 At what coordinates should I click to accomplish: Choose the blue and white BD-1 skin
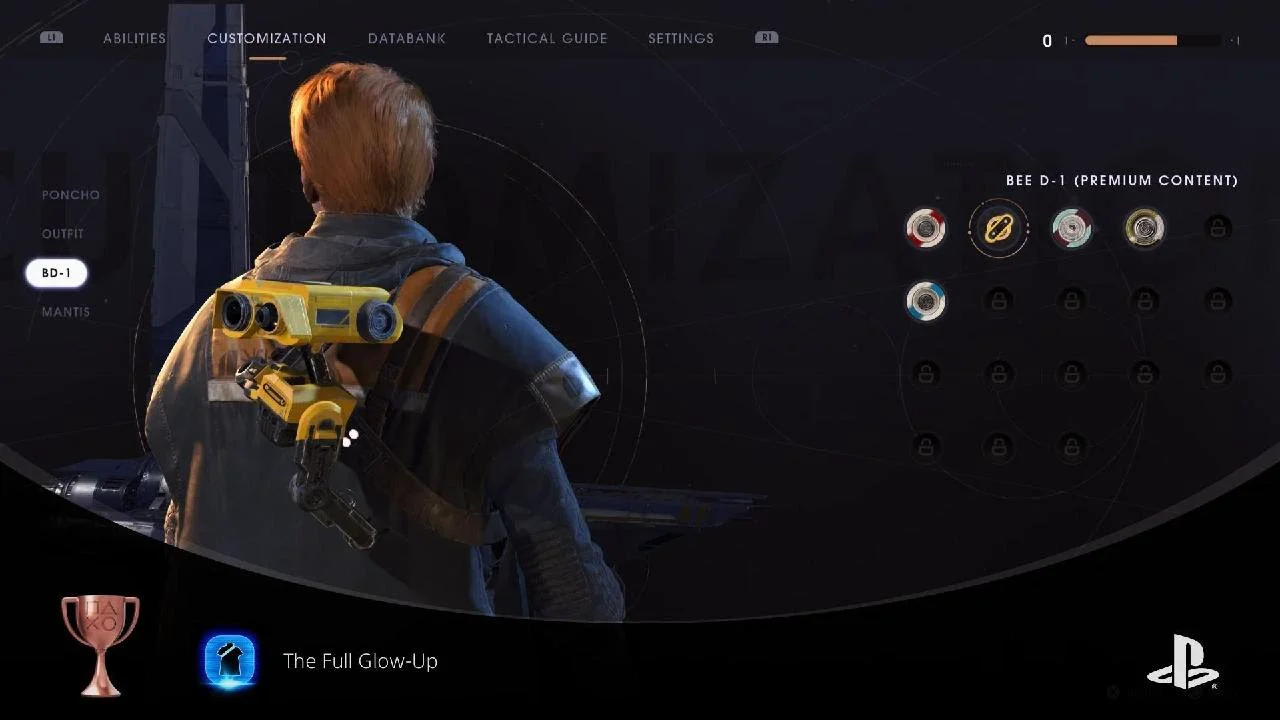(925, 301)
